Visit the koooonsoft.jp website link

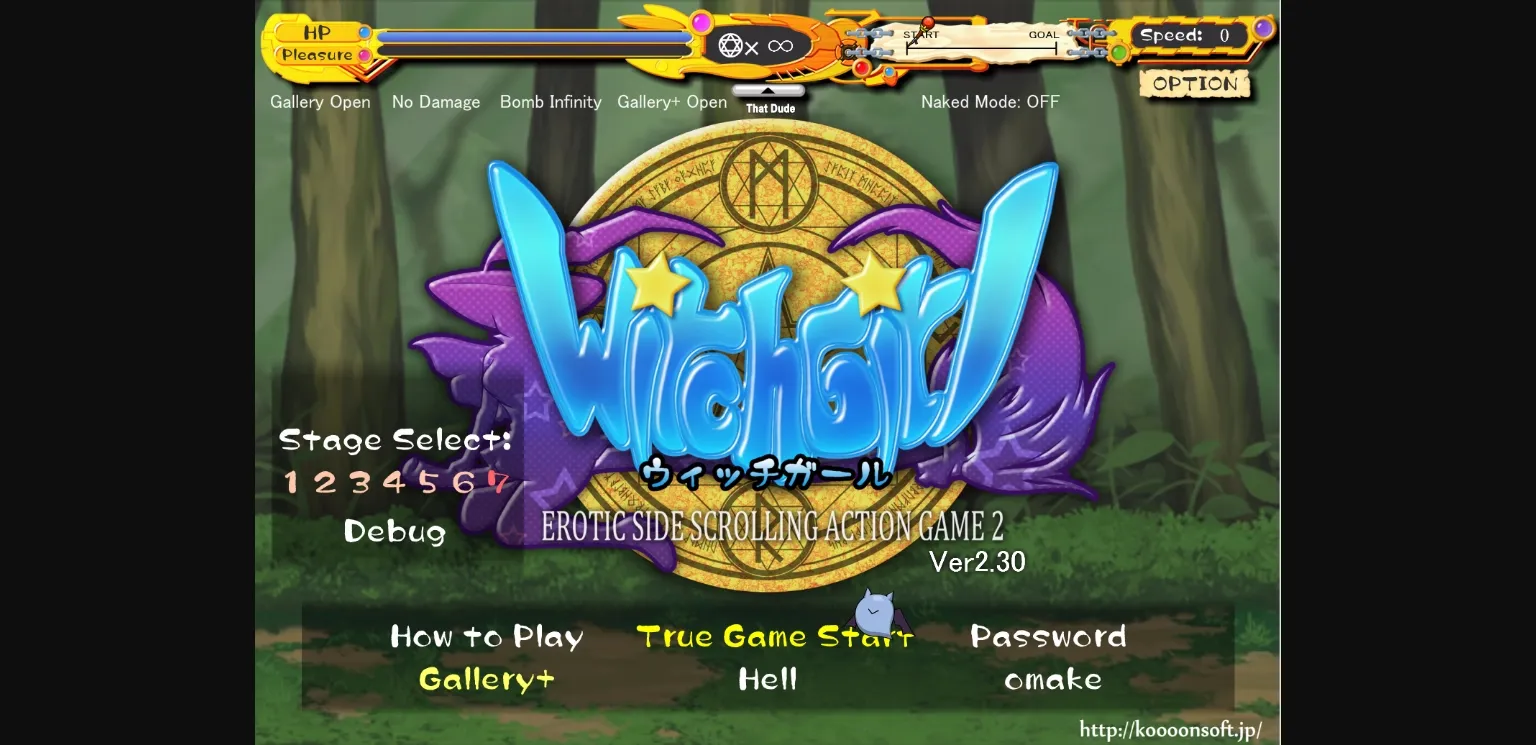coord(1172,728)
